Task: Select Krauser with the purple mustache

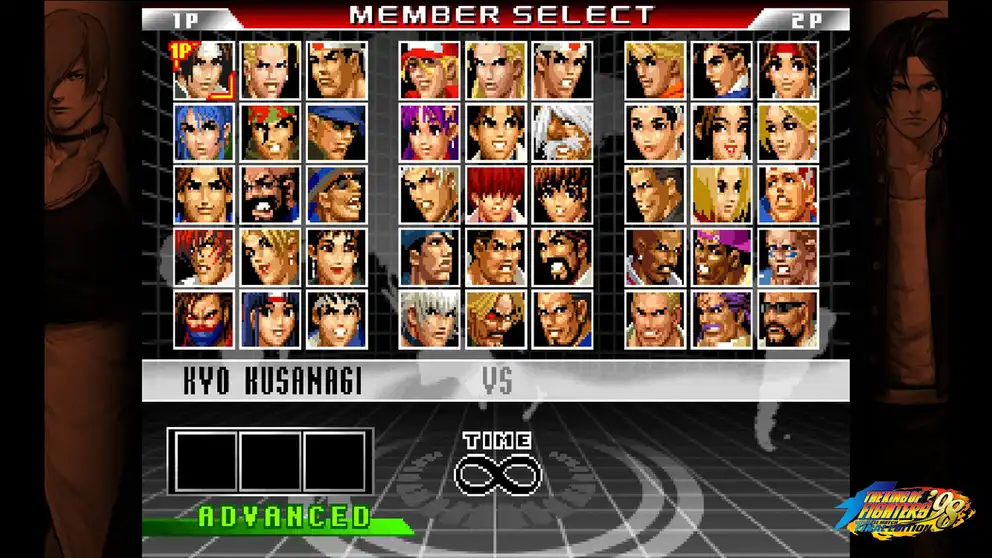Action: pyautogui.click(x=722, y=319)
